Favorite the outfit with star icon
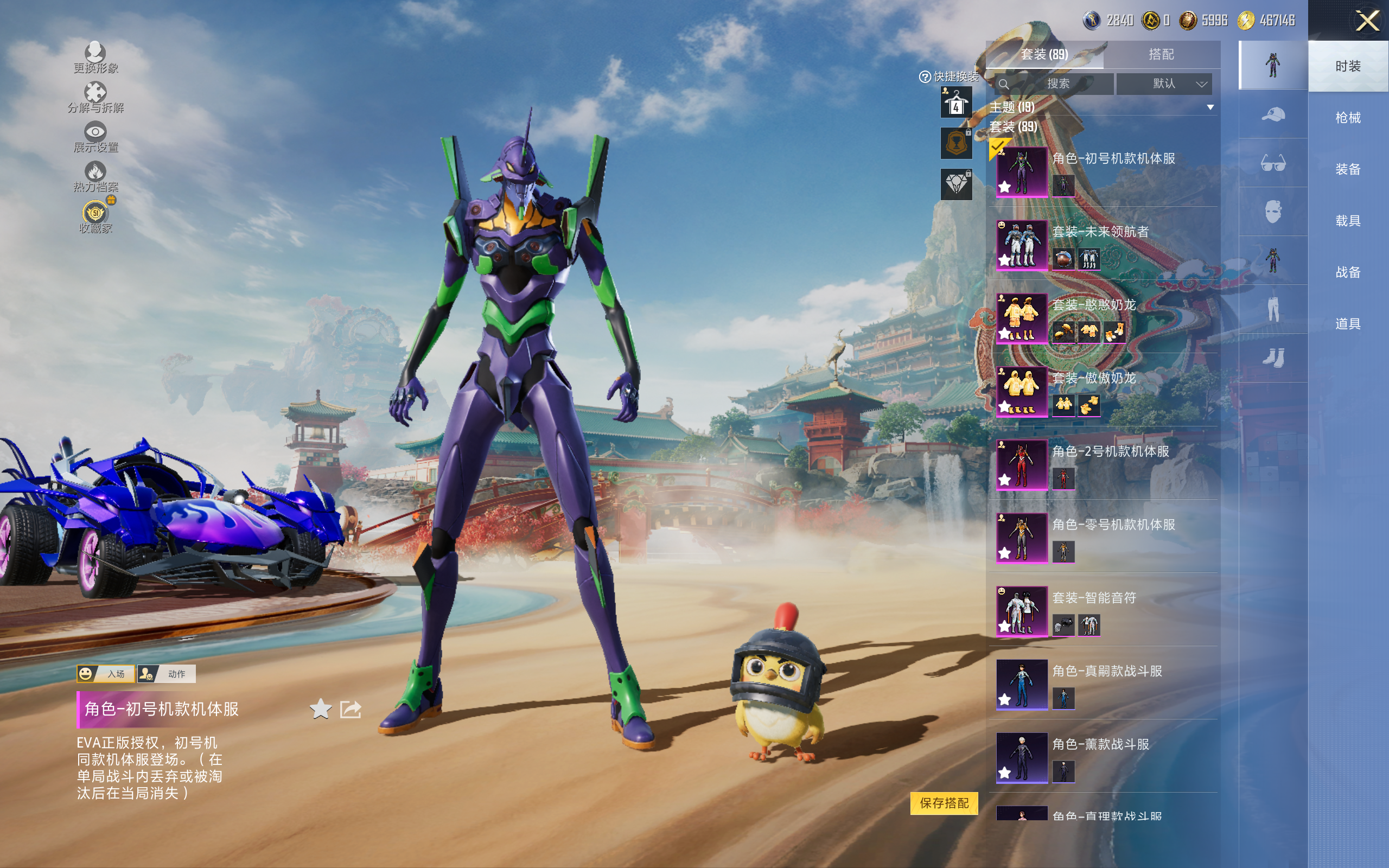This screenshot has height=868, width=1389. (320, 709)
